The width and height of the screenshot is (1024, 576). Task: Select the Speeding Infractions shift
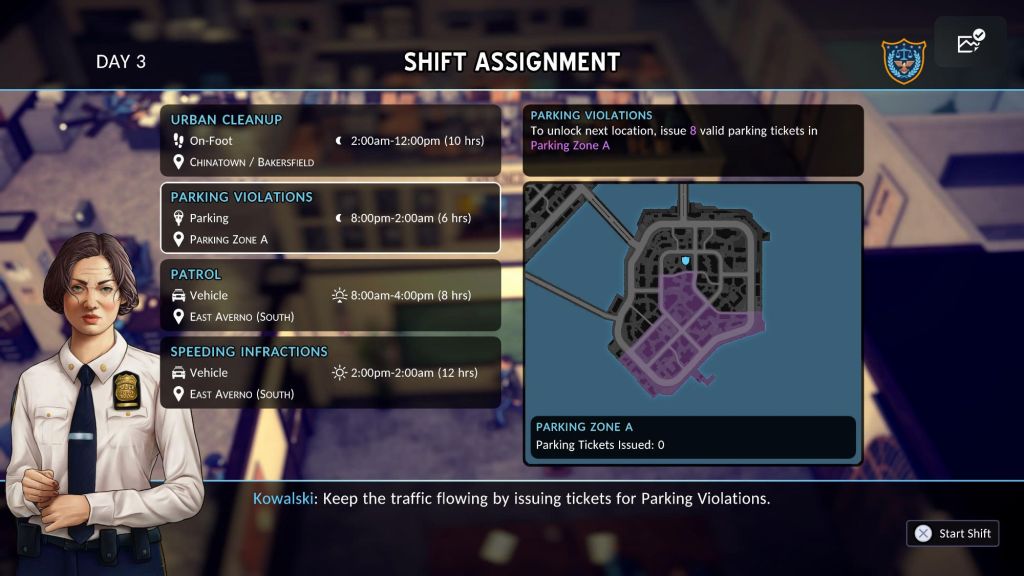click(330, 372)
